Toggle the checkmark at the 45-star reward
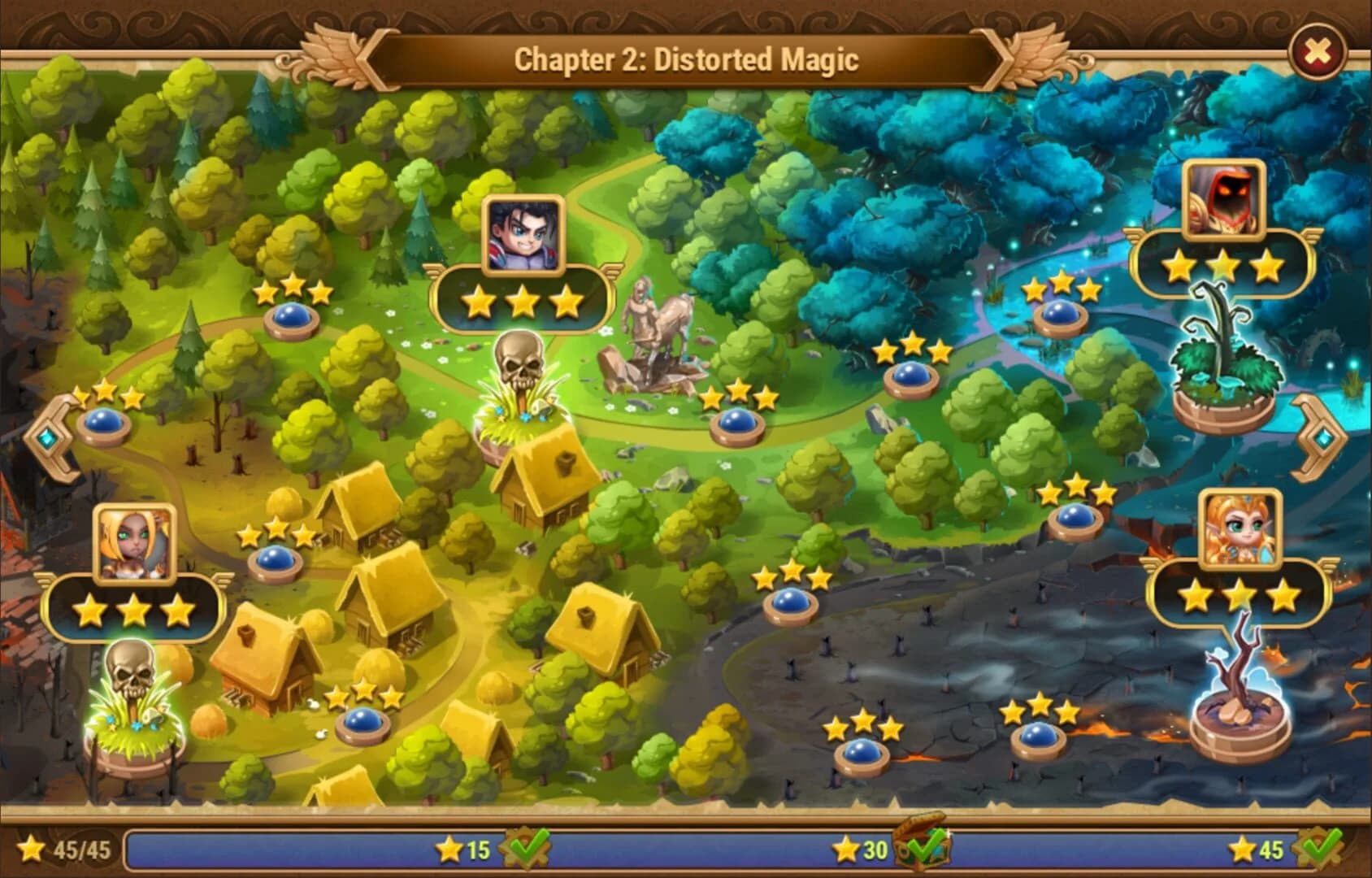Viewport: 1372px width, 878px height. 1315,848
